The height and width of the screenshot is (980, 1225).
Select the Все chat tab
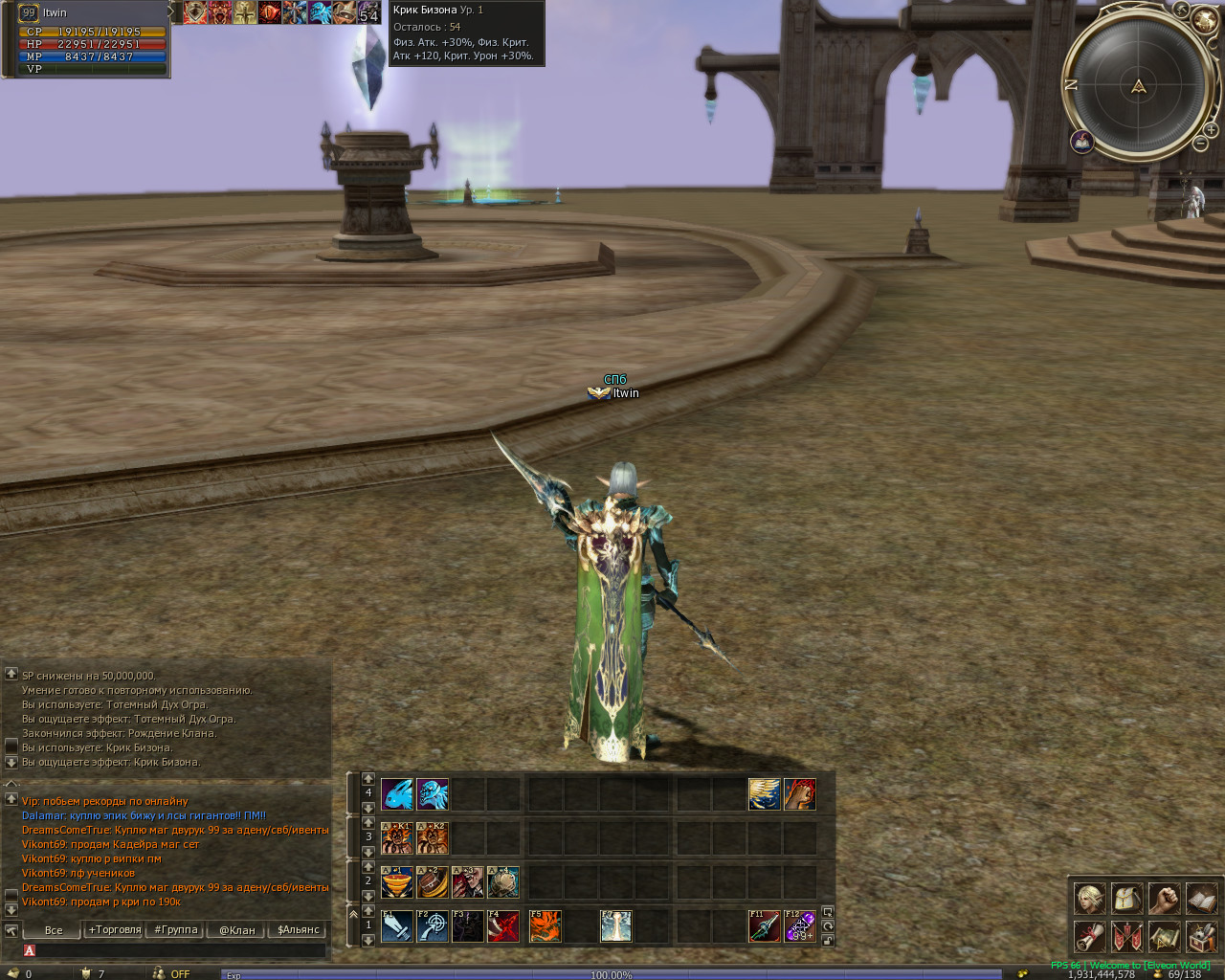click(54, 929)
